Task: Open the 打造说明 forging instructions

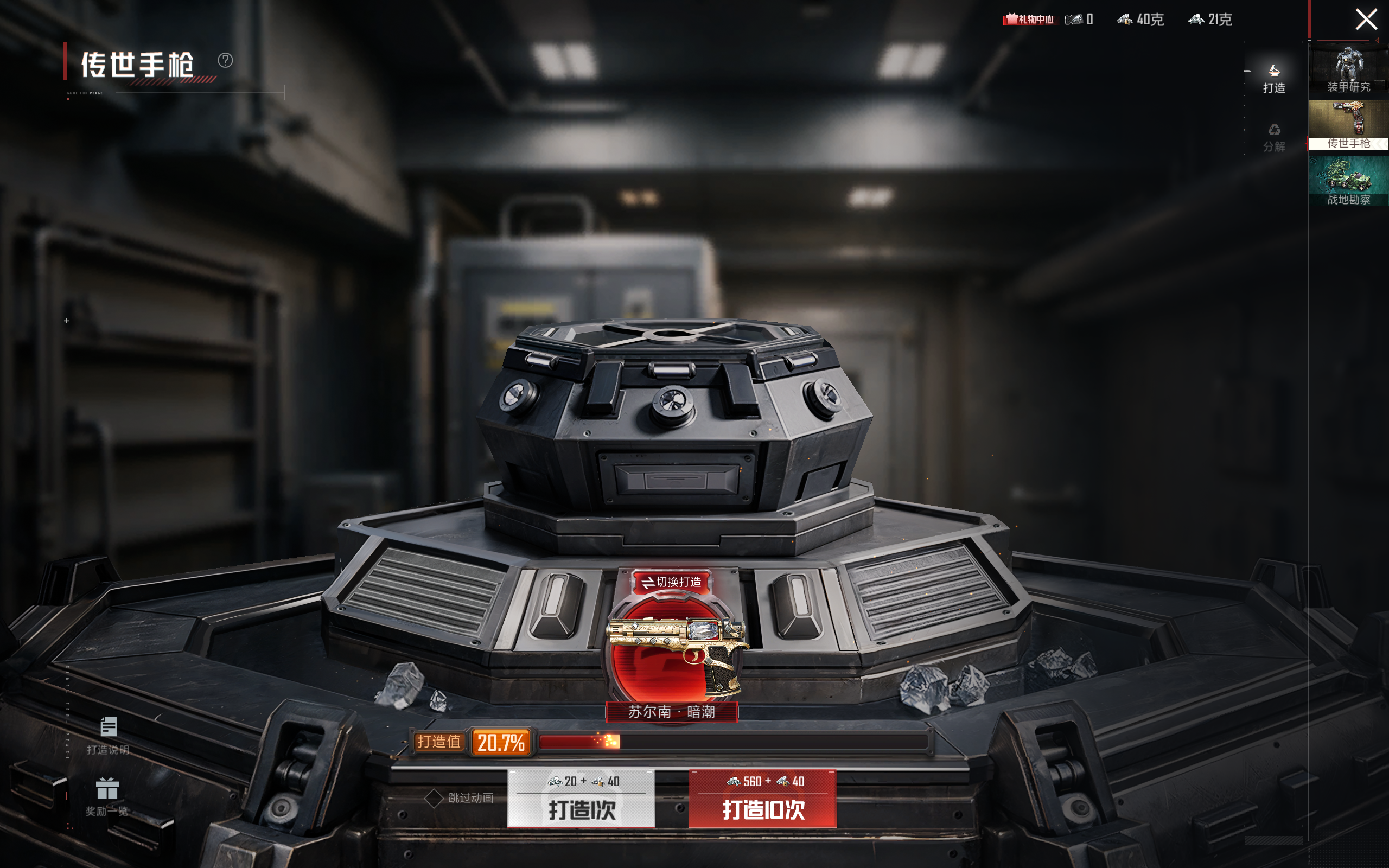Action: 108,735
